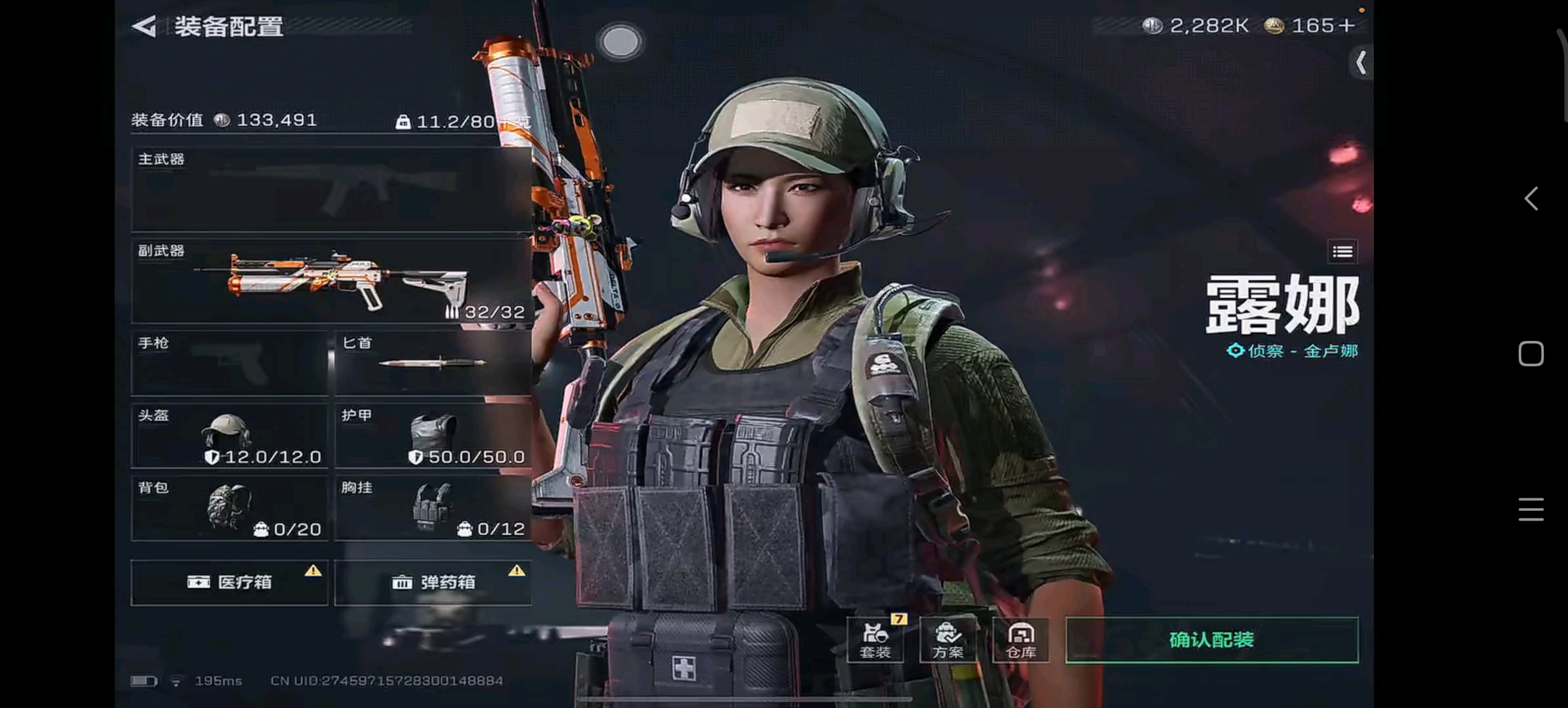Select the empty 主武器 primary weapon slot
This screenshot has height=708, width=1568.
pyautogui.click(x=331, y=189)
